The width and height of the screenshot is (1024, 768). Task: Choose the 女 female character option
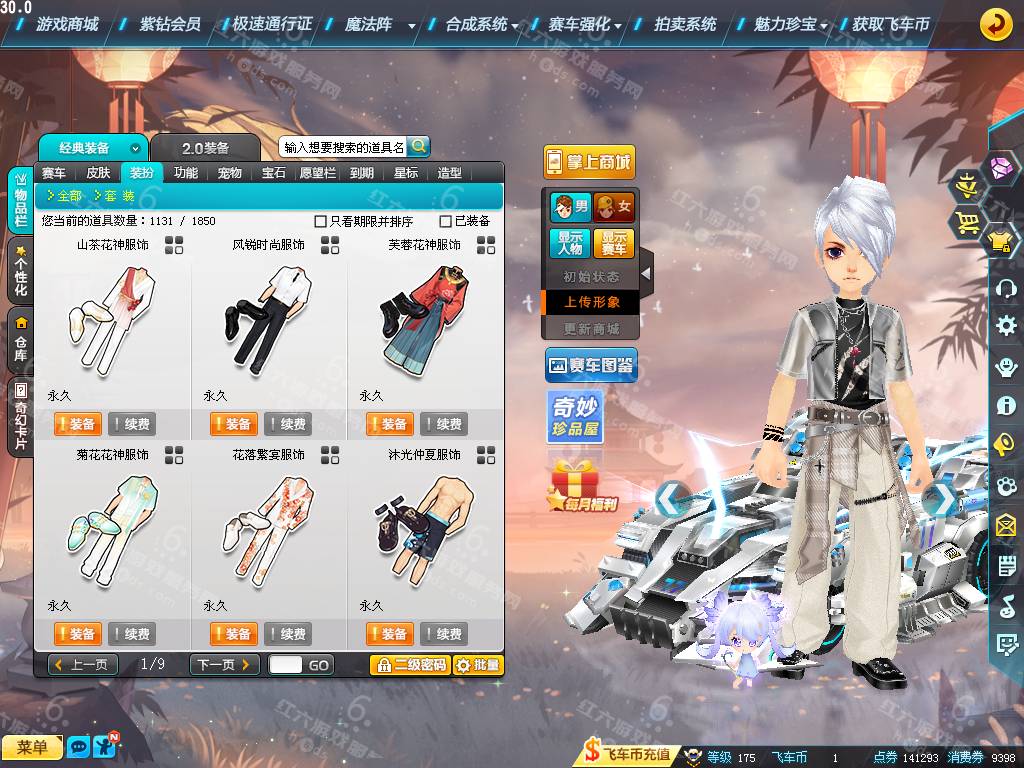[613, 207]
